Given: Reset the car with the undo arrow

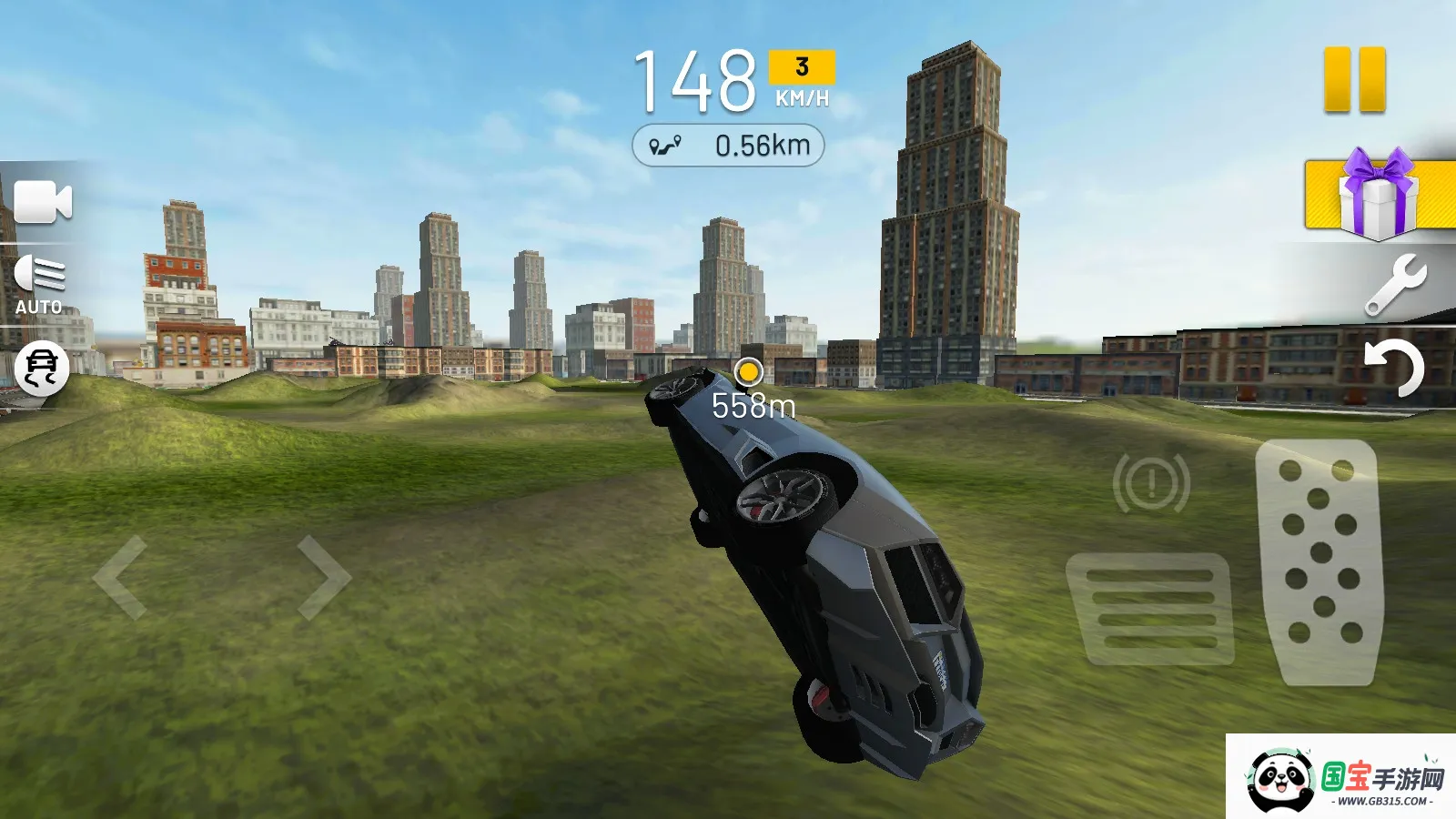Looking at the screenshot, I should (1393, 367).
